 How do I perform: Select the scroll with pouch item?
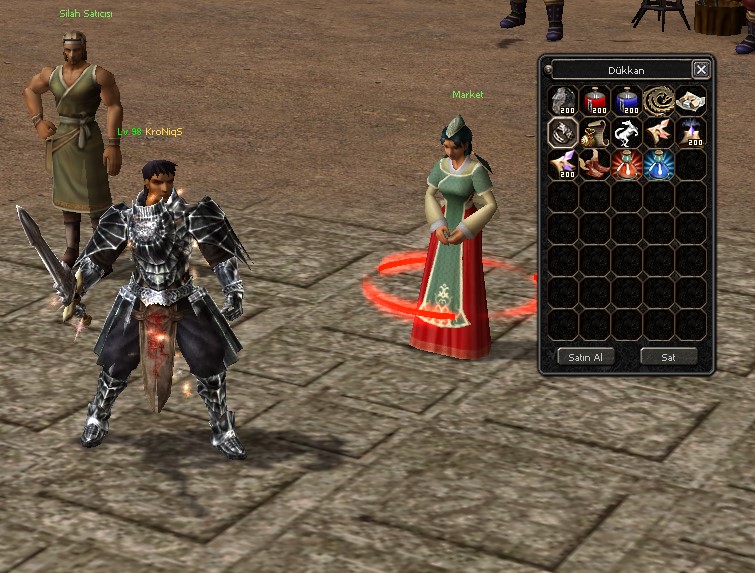(595, 132)
